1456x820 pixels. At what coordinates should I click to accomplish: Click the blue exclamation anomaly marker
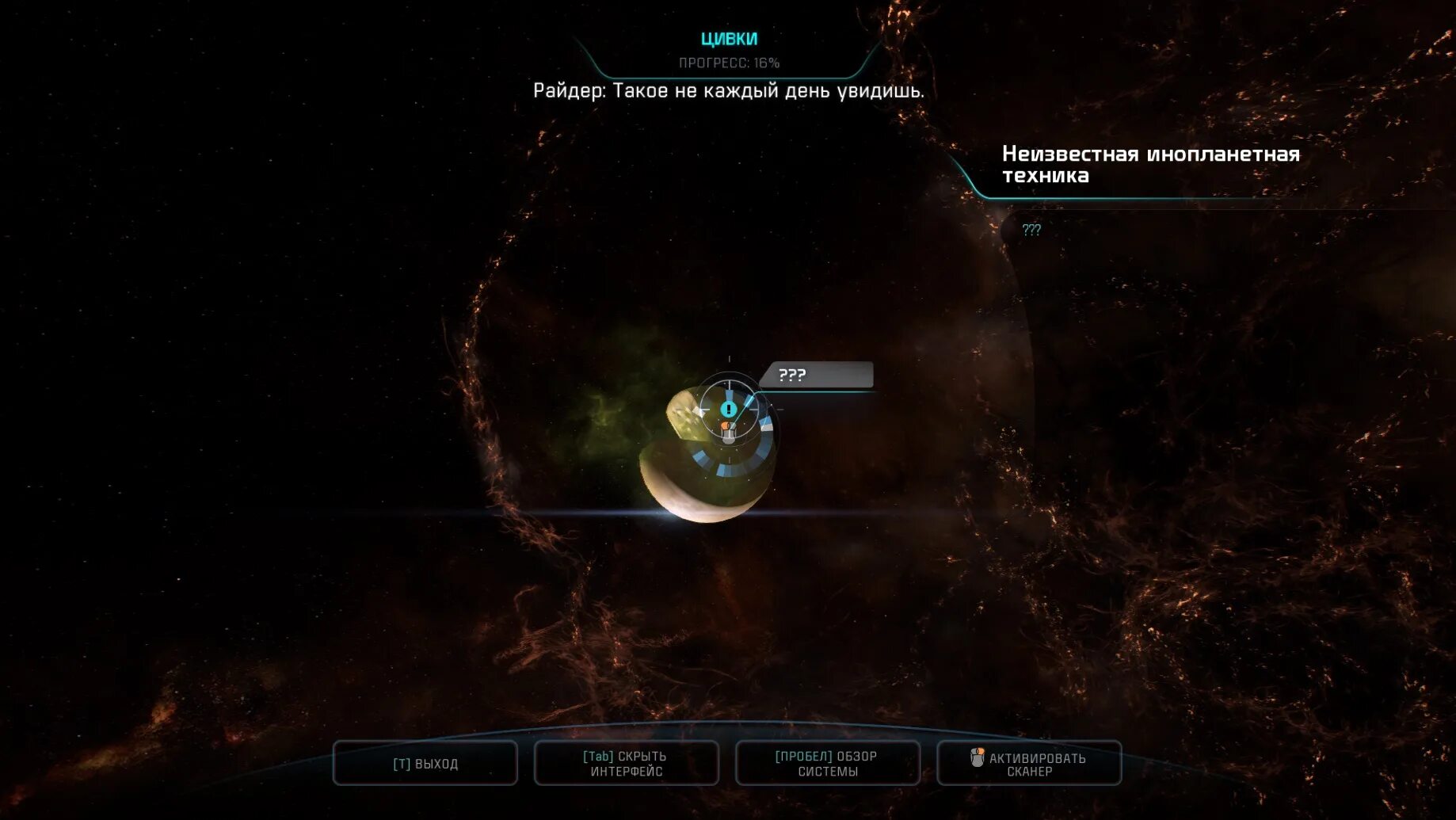pyautogui.click(x=729, y=409)
